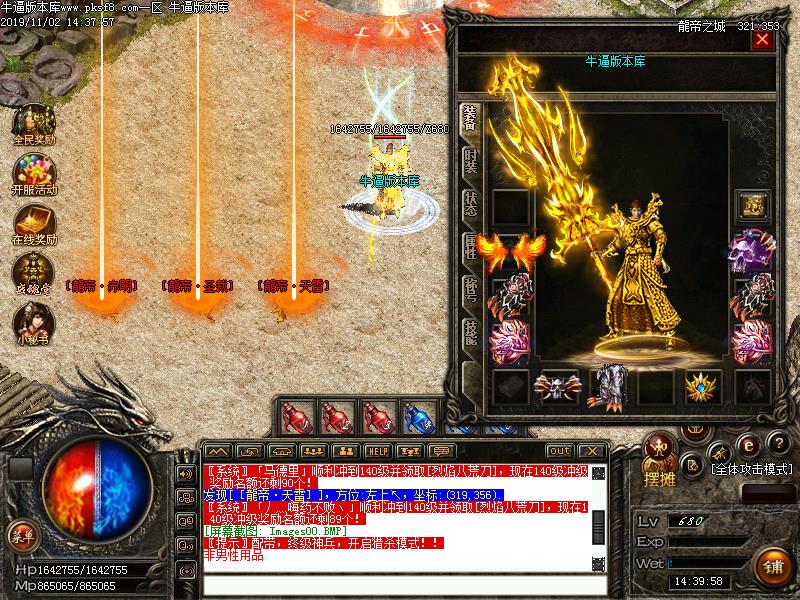Click the OUT button on chat bar
This screenshot has width=800, height=600.
point(560,451)
